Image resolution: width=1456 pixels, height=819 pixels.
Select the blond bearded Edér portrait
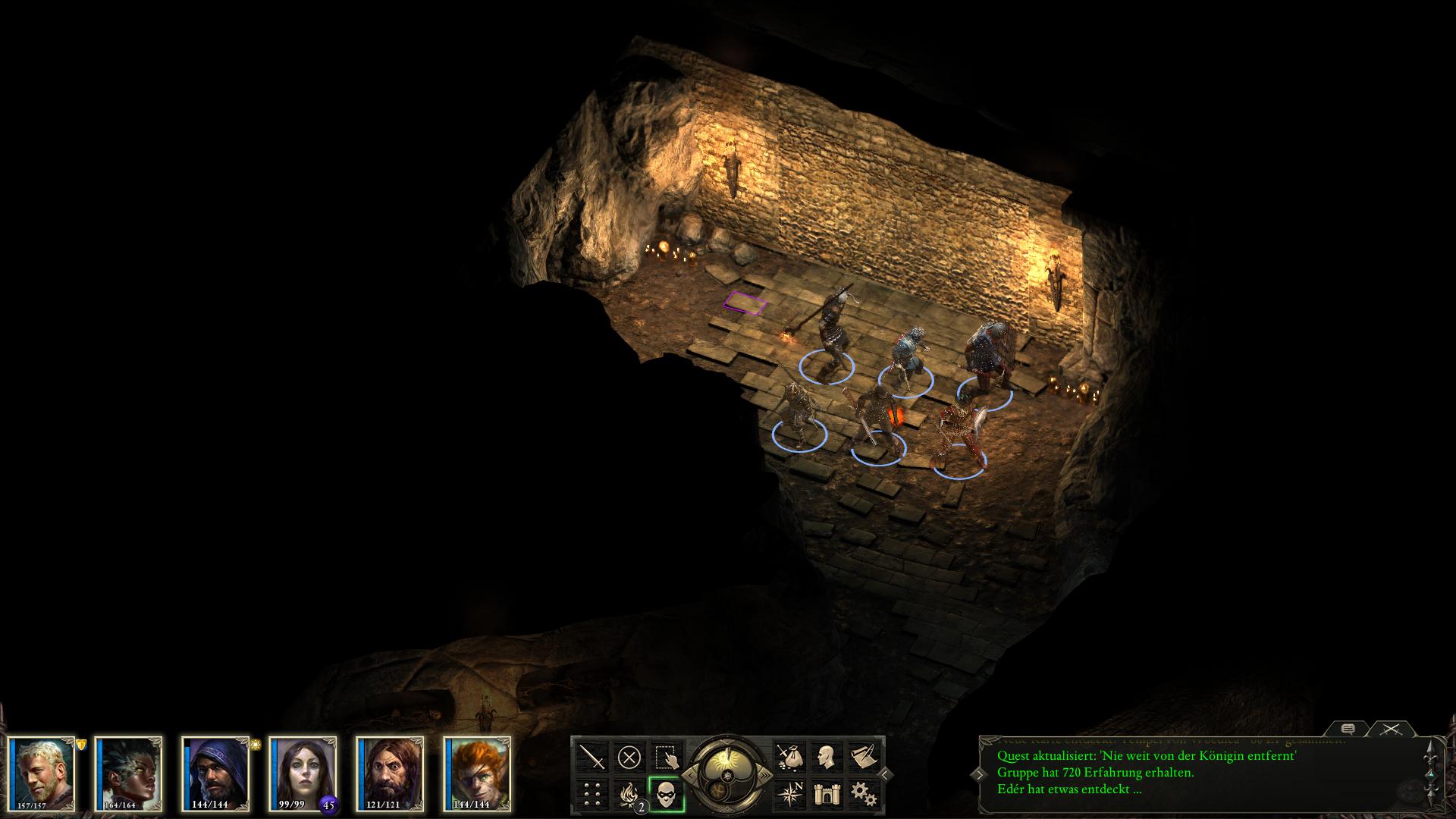pos(43,773)
